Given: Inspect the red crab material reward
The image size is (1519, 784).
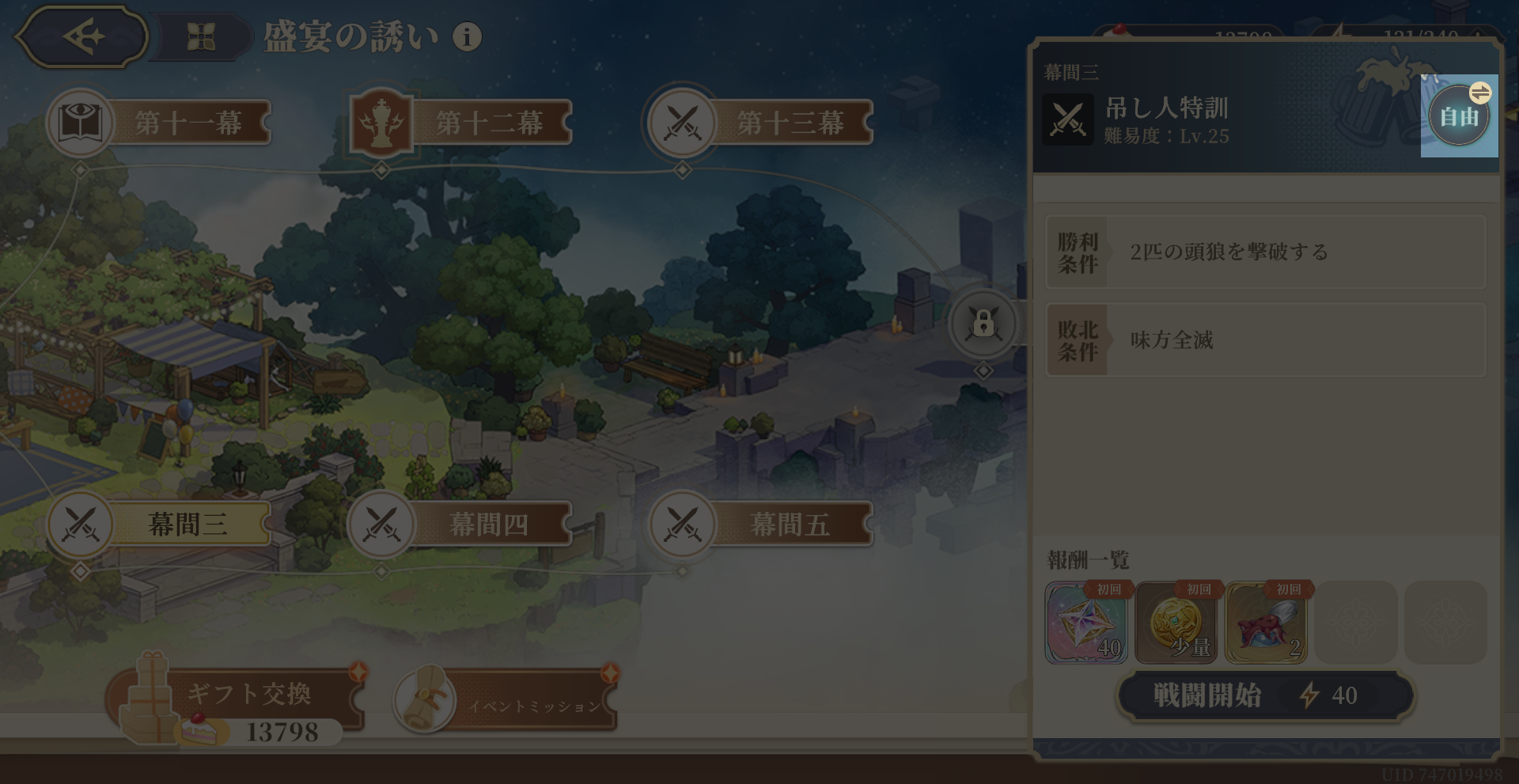Looking at the screenshot, I should (x=1266, y=623).
